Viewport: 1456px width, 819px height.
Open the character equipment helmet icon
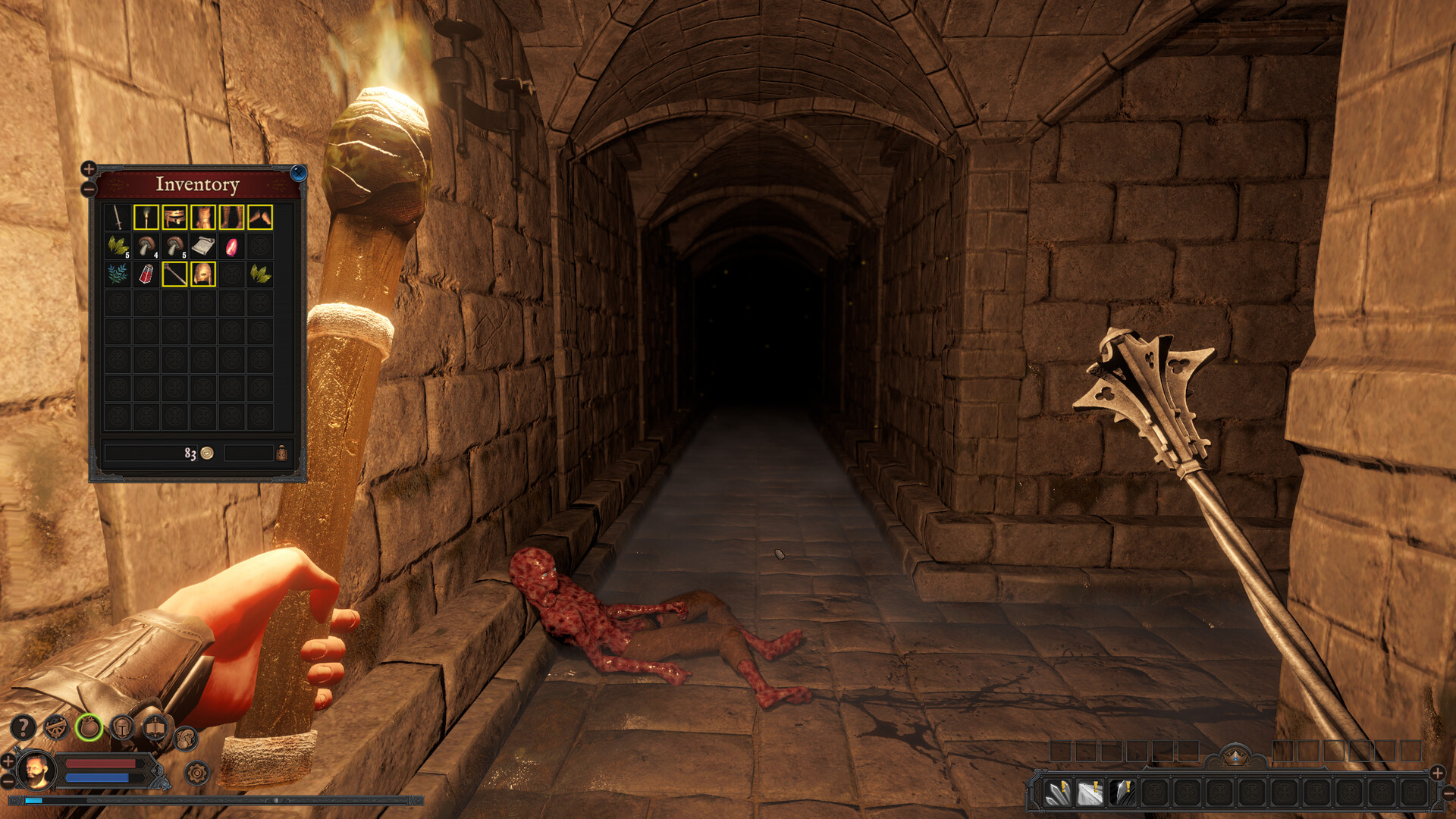122,727
